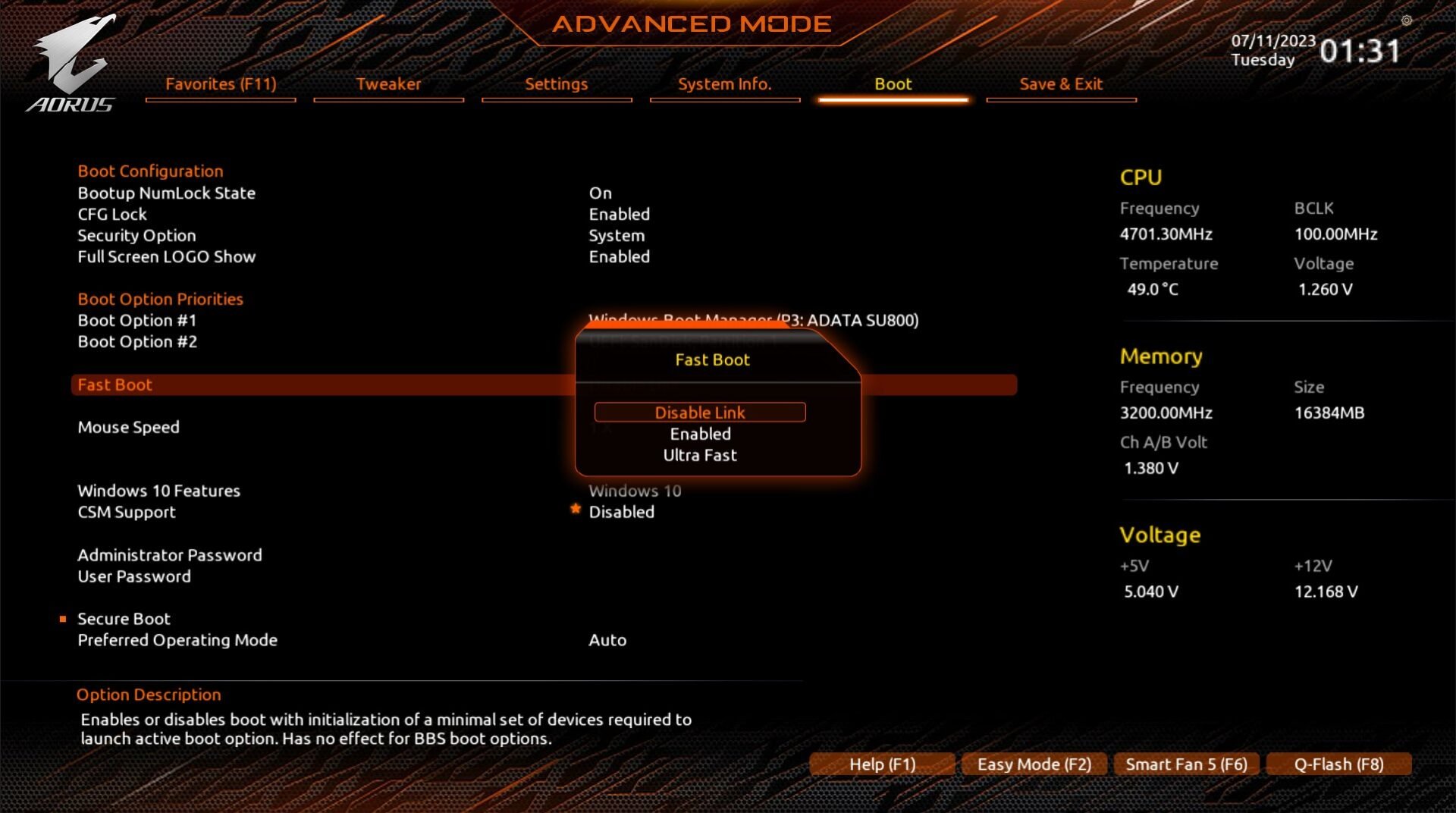
Task: Choose Disable Link in Fast Boot popup
Action: click(699, 413)
